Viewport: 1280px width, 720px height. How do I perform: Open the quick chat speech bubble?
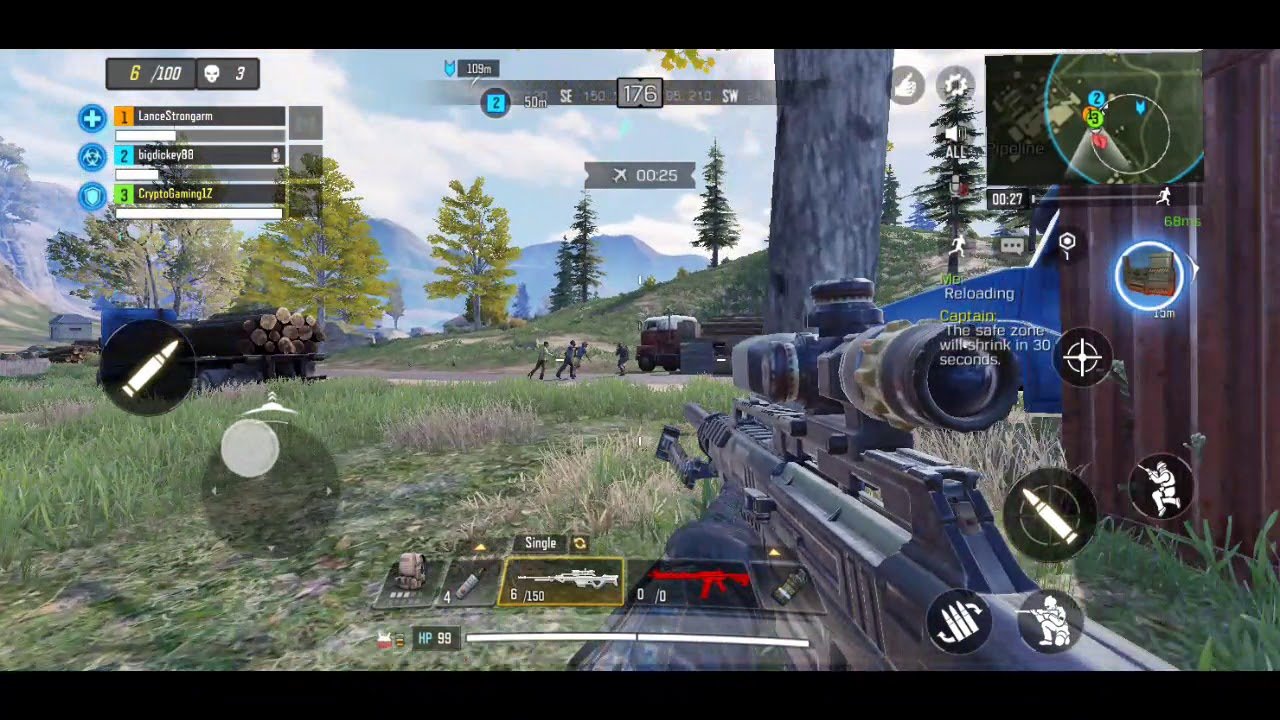(1012, 244)
